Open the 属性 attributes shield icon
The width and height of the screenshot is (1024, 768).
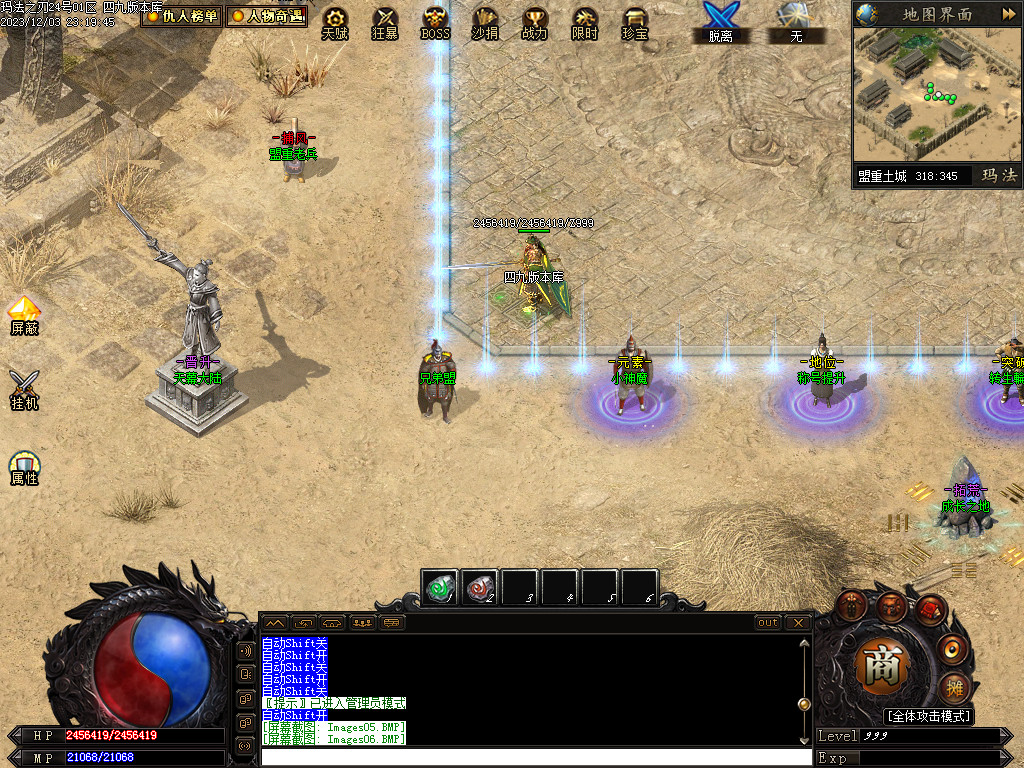tap(24, 465)
